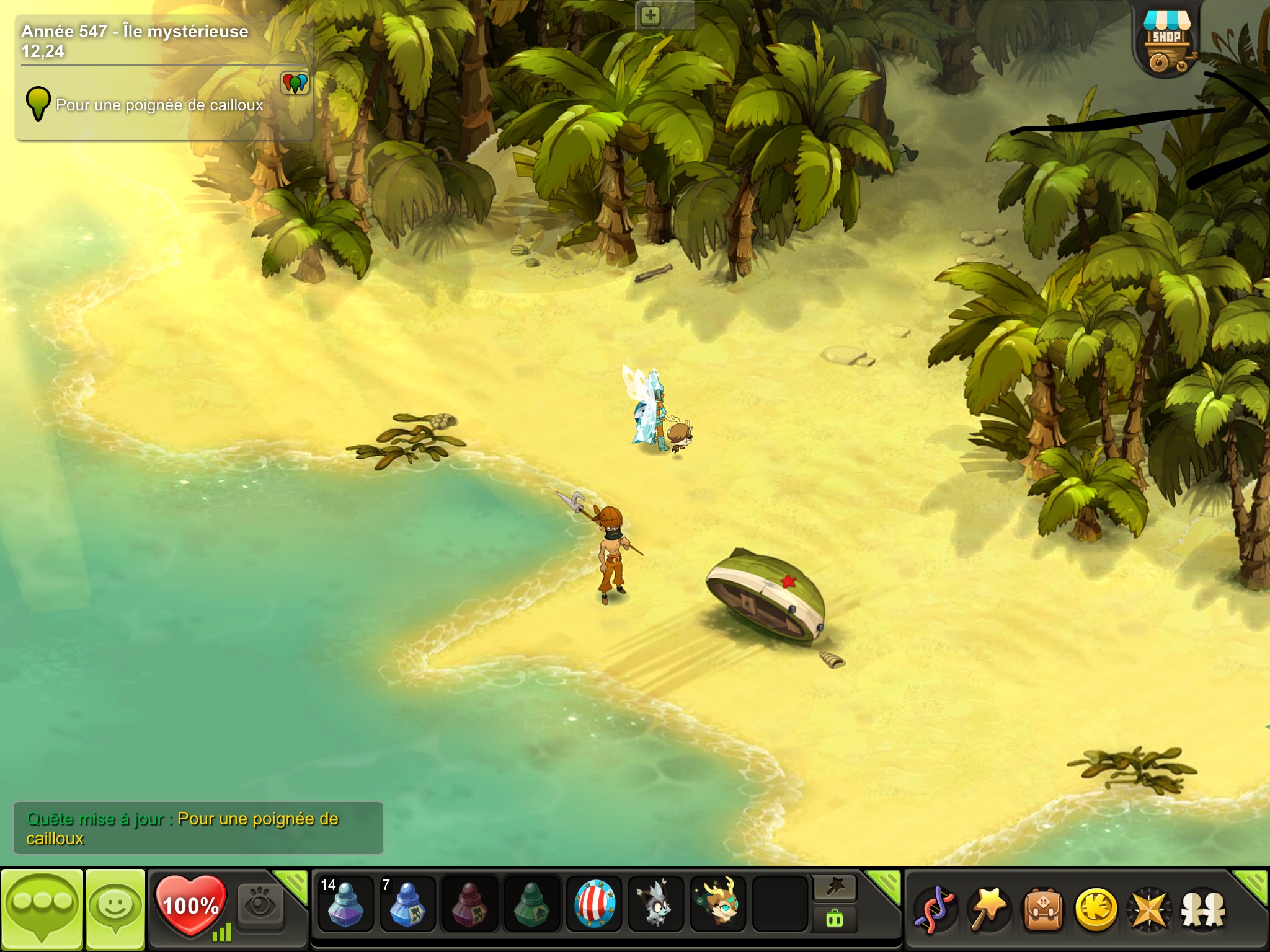Screen dimensions: 1270x952
Task: Switch shortcut bar to spells wand
Action: [834, 888]
